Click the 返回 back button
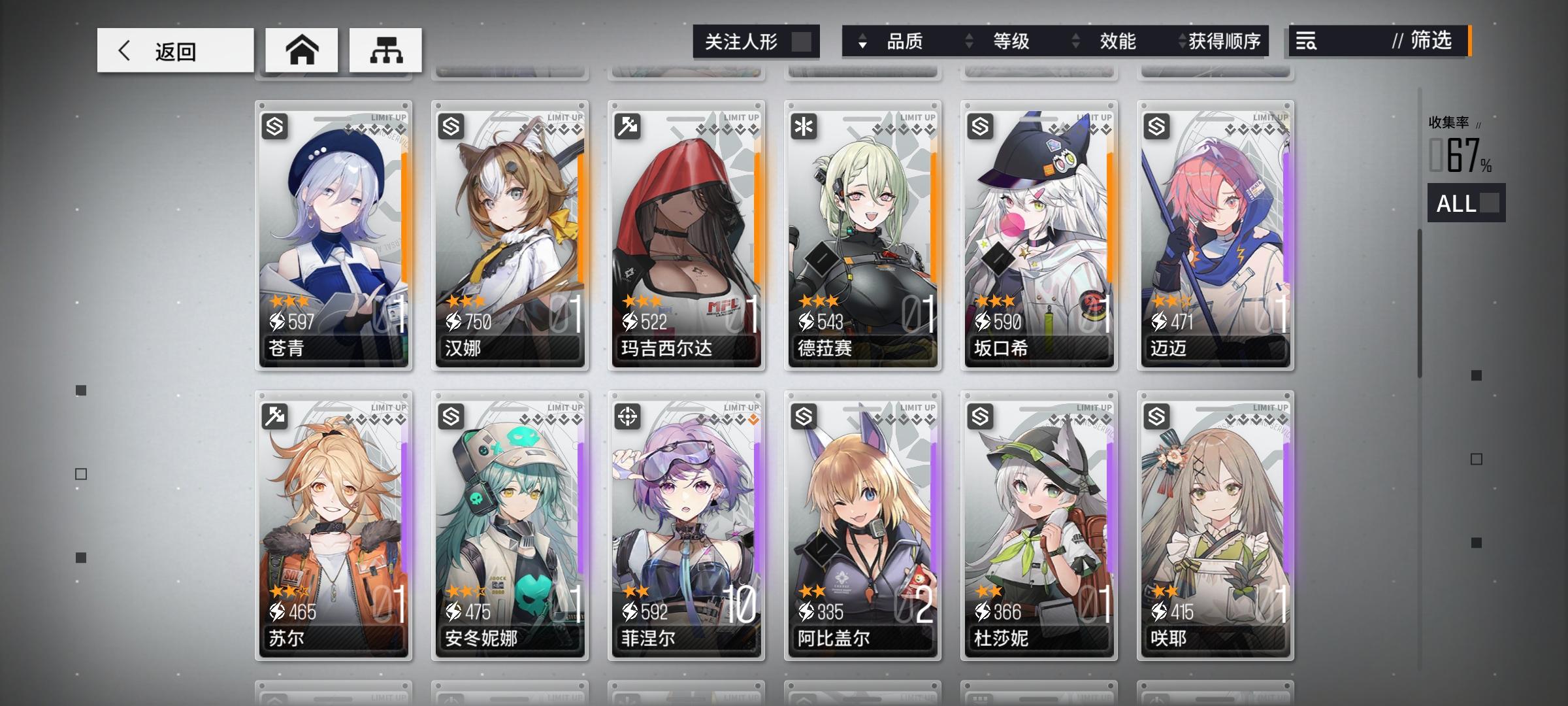1568x706 pixels. pyautogui.click(x=174, y=50)
